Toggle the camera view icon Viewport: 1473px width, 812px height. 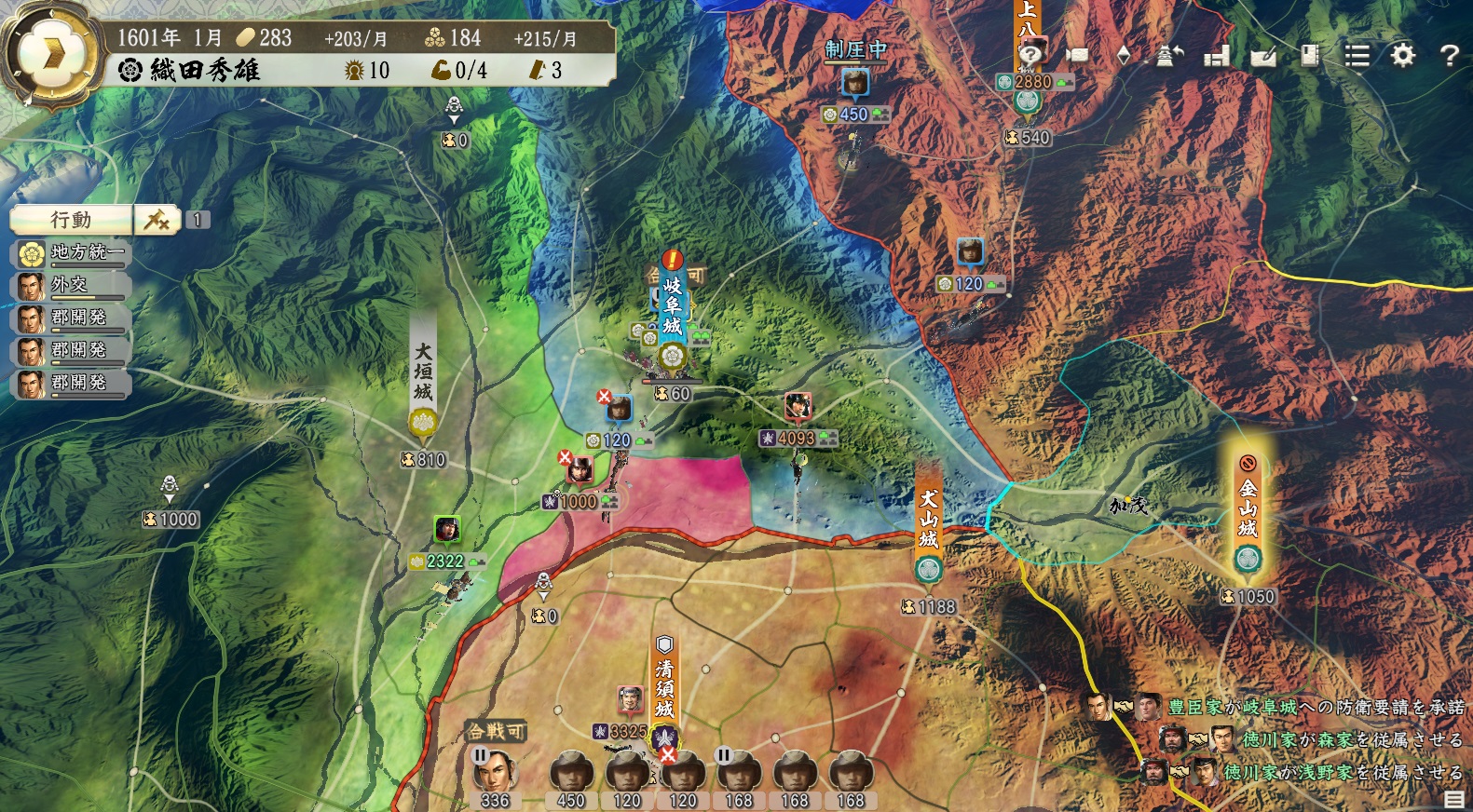[x=1077, y=56]
